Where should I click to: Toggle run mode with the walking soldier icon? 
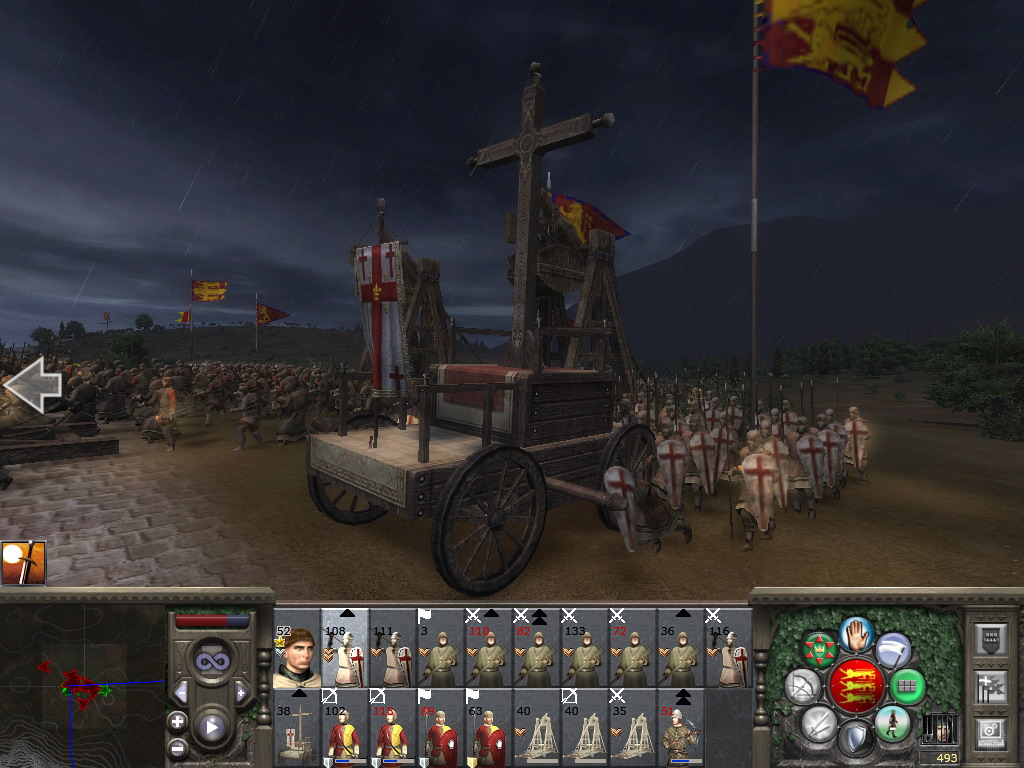(892, 723)
